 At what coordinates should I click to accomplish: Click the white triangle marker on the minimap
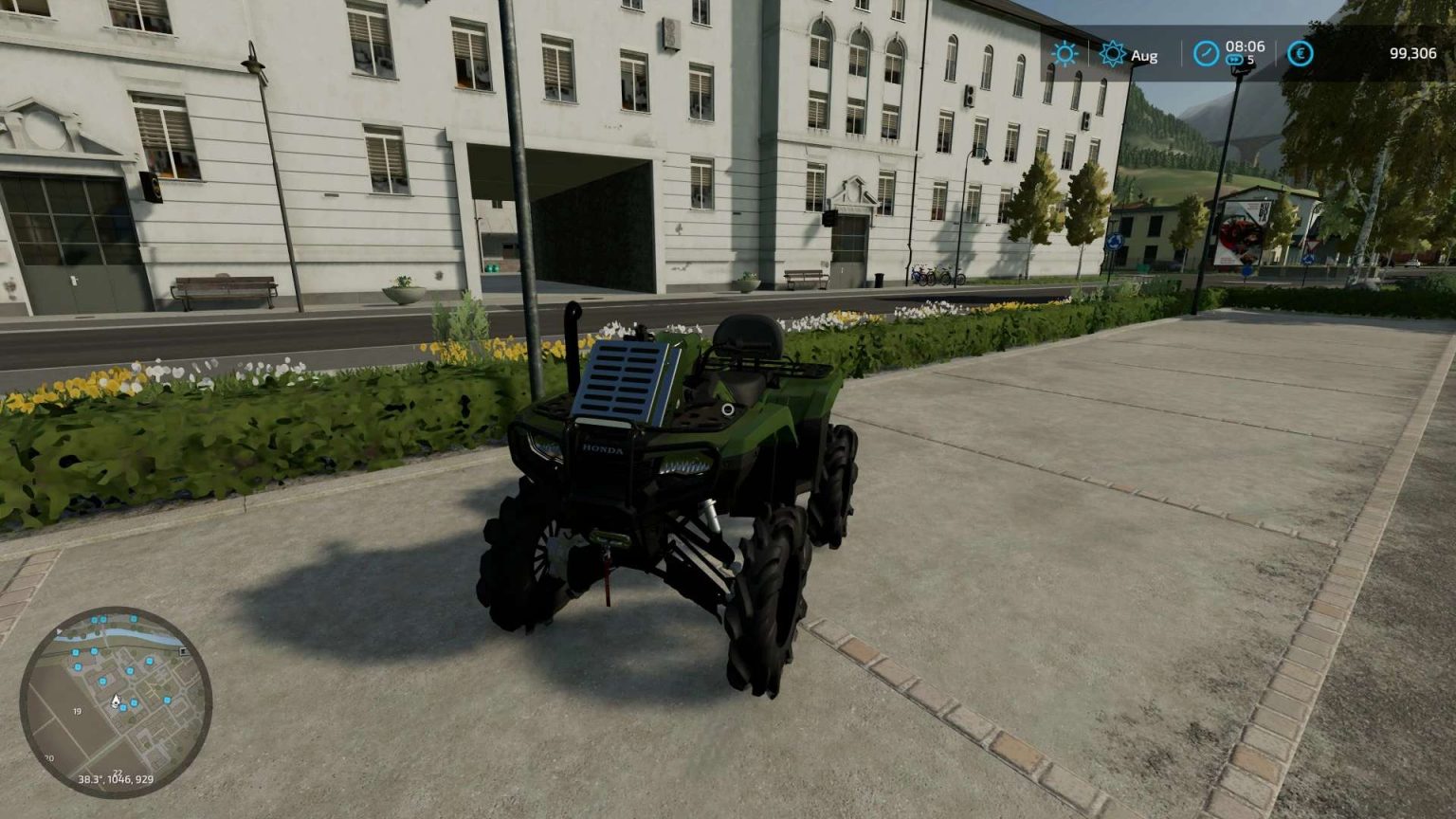click(59, 631)
